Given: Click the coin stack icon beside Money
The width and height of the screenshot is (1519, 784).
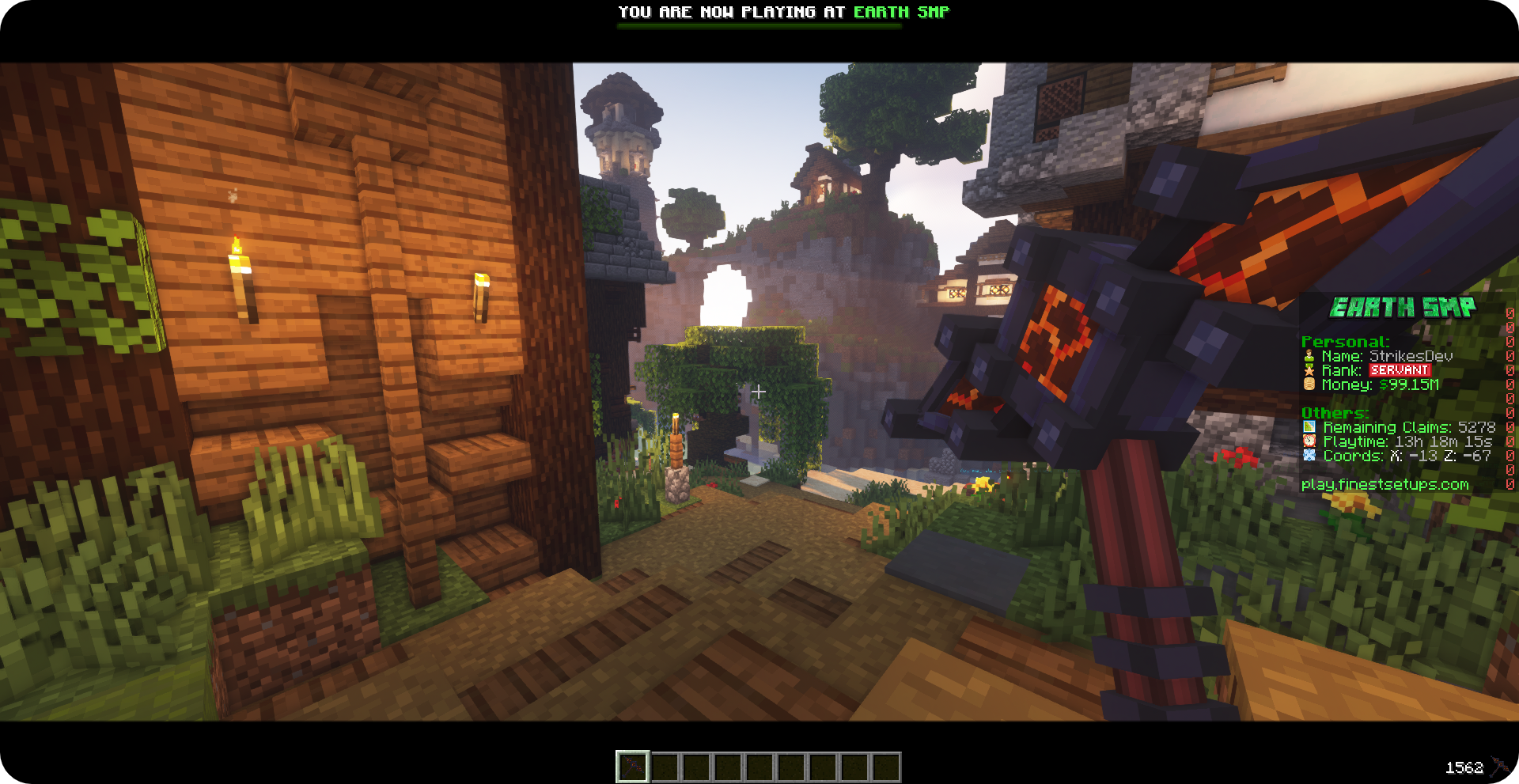Looking at the screenshot, I should 1309,384.
